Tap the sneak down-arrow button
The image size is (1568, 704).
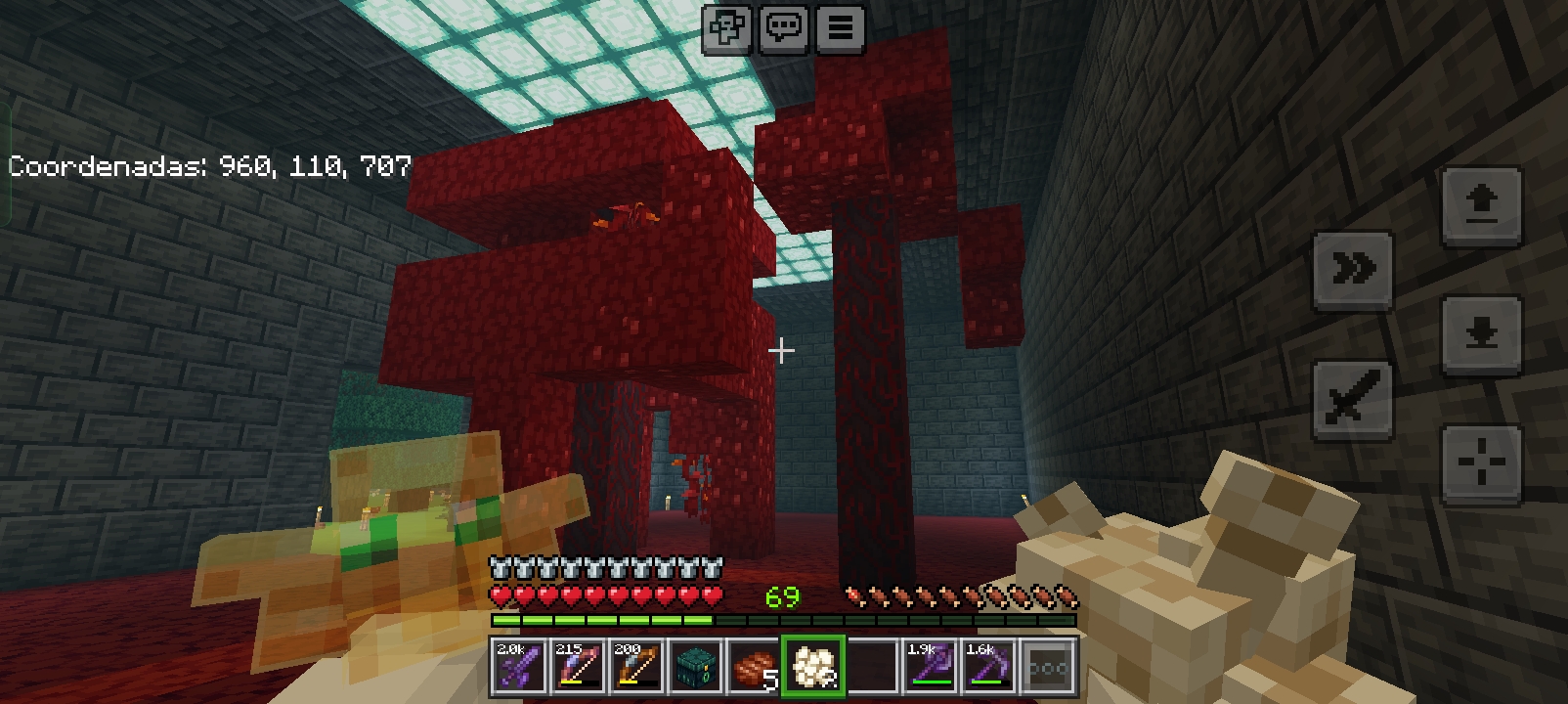click(x=1481, y=334)
